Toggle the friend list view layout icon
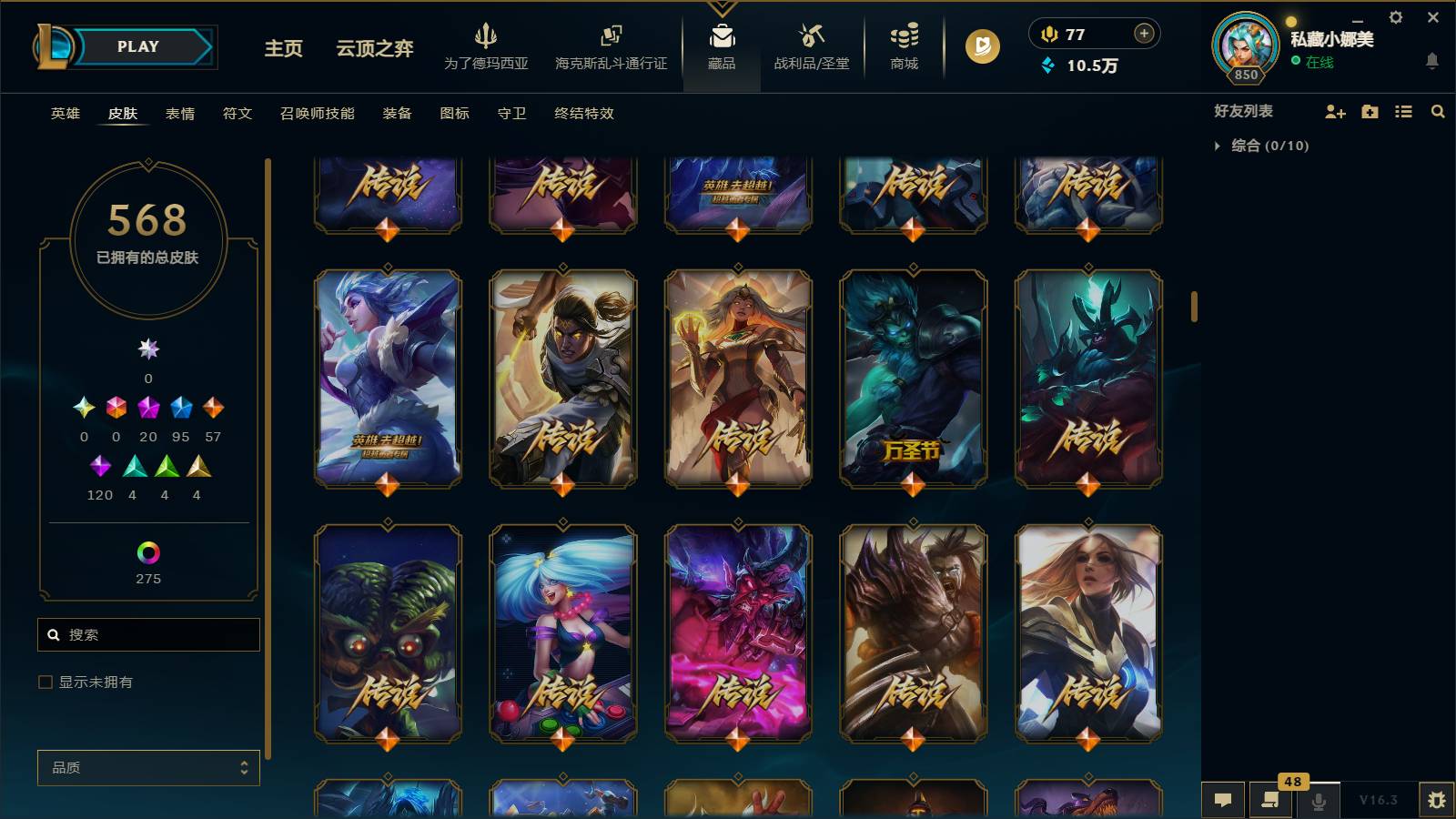The image size is (1456, 819). click(1403, 111)
